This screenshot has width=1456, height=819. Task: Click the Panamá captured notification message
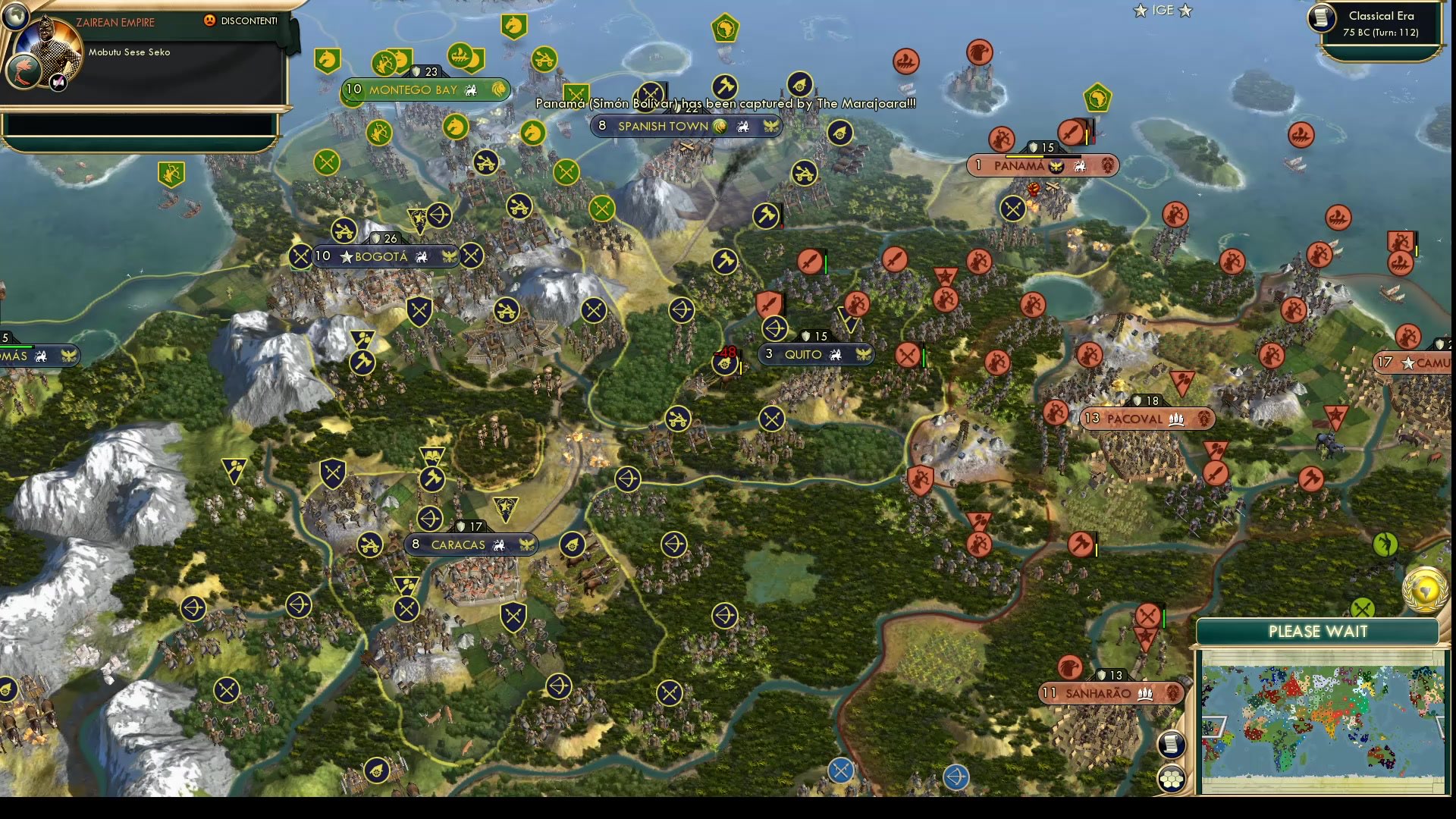pos(724,103)
